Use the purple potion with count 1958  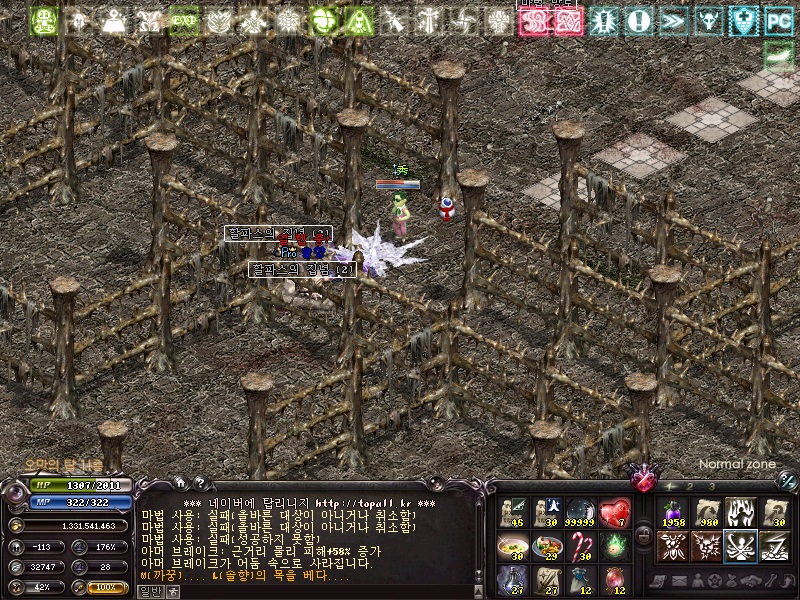[672, 512]
